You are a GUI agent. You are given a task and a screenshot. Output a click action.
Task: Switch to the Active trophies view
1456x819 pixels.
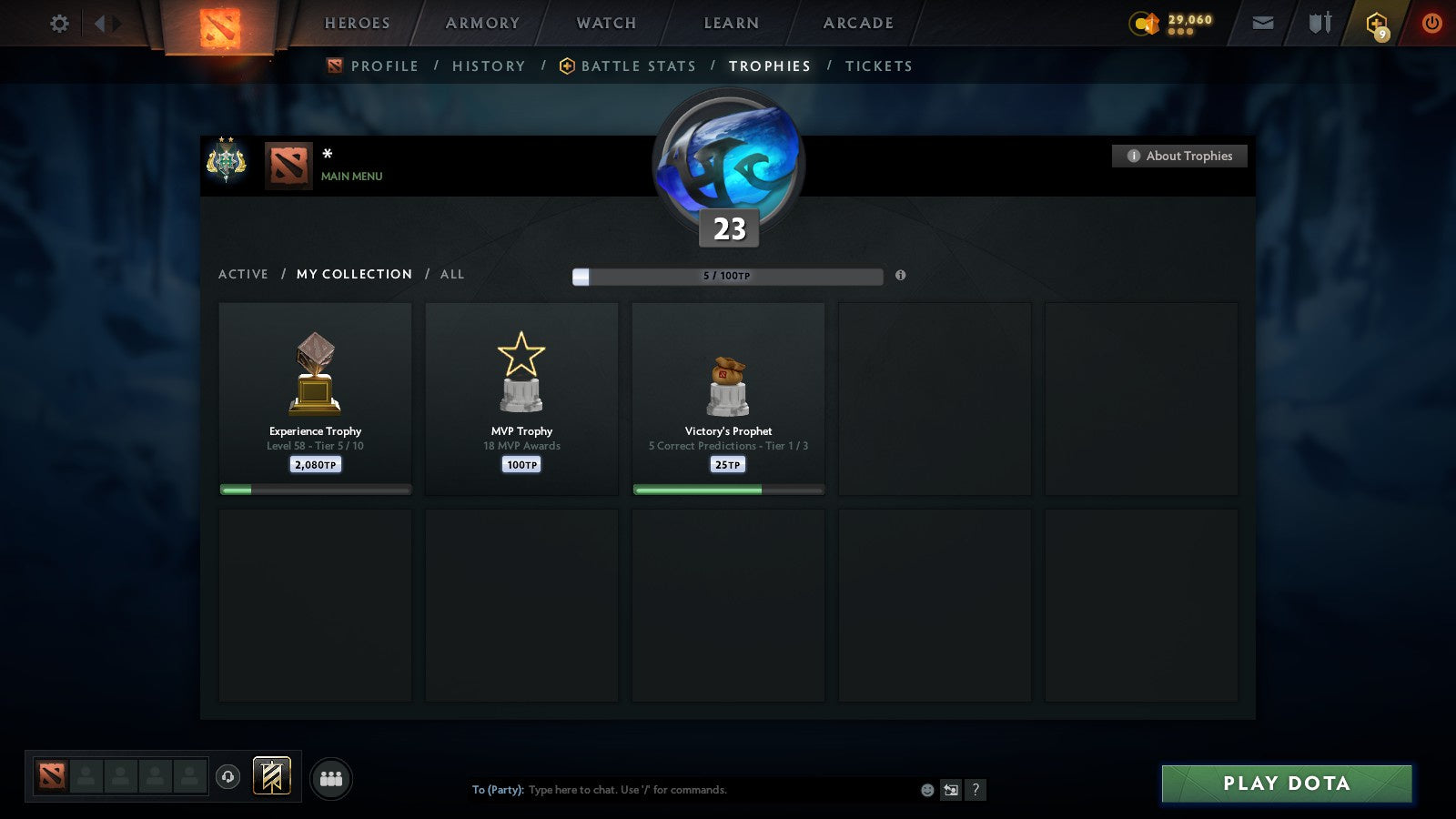coord(244,274)
